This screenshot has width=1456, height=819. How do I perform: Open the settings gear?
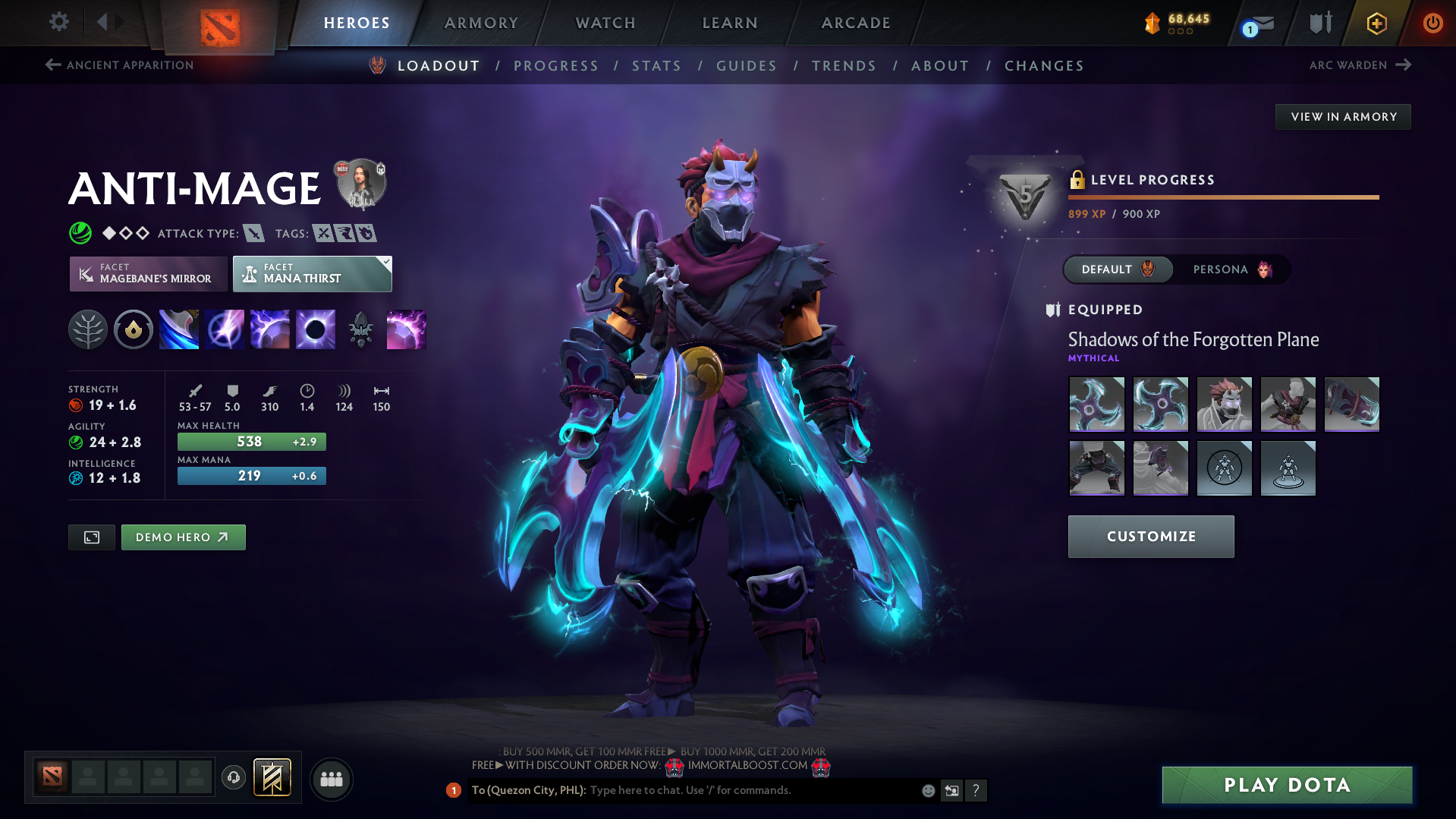pos(58,23)
